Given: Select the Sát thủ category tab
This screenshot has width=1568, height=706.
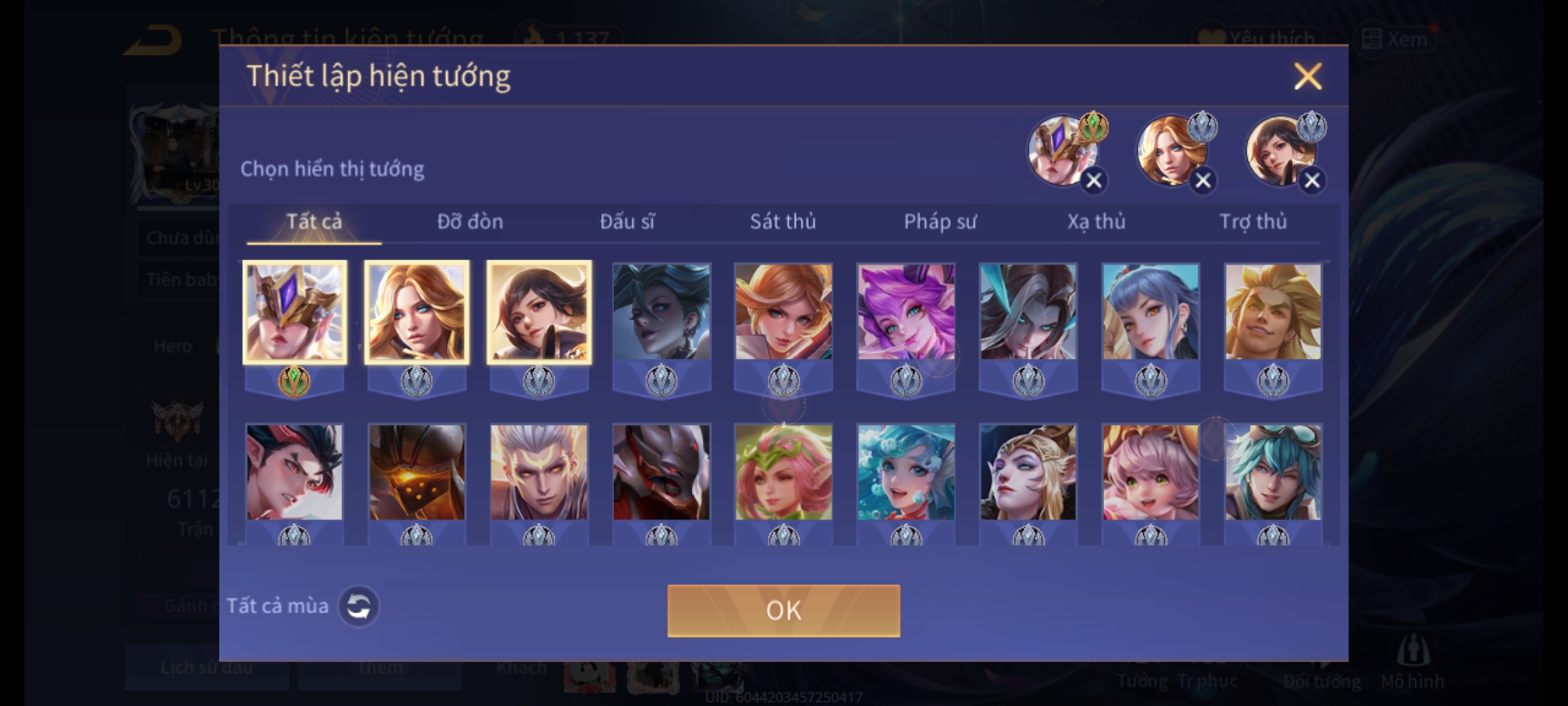Looking at the screenshot, I should [783, 222].
